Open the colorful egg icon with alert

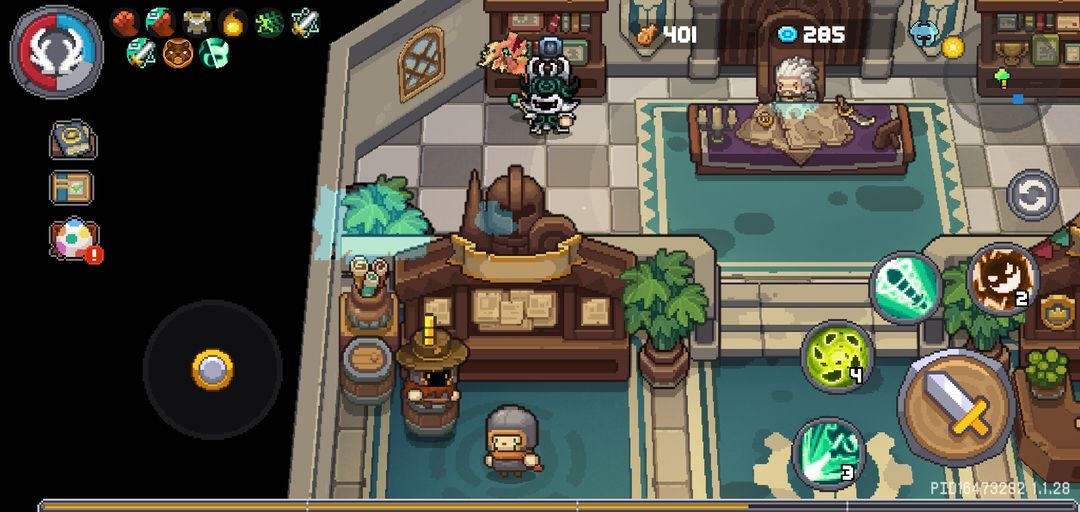(x=74, y=240)
